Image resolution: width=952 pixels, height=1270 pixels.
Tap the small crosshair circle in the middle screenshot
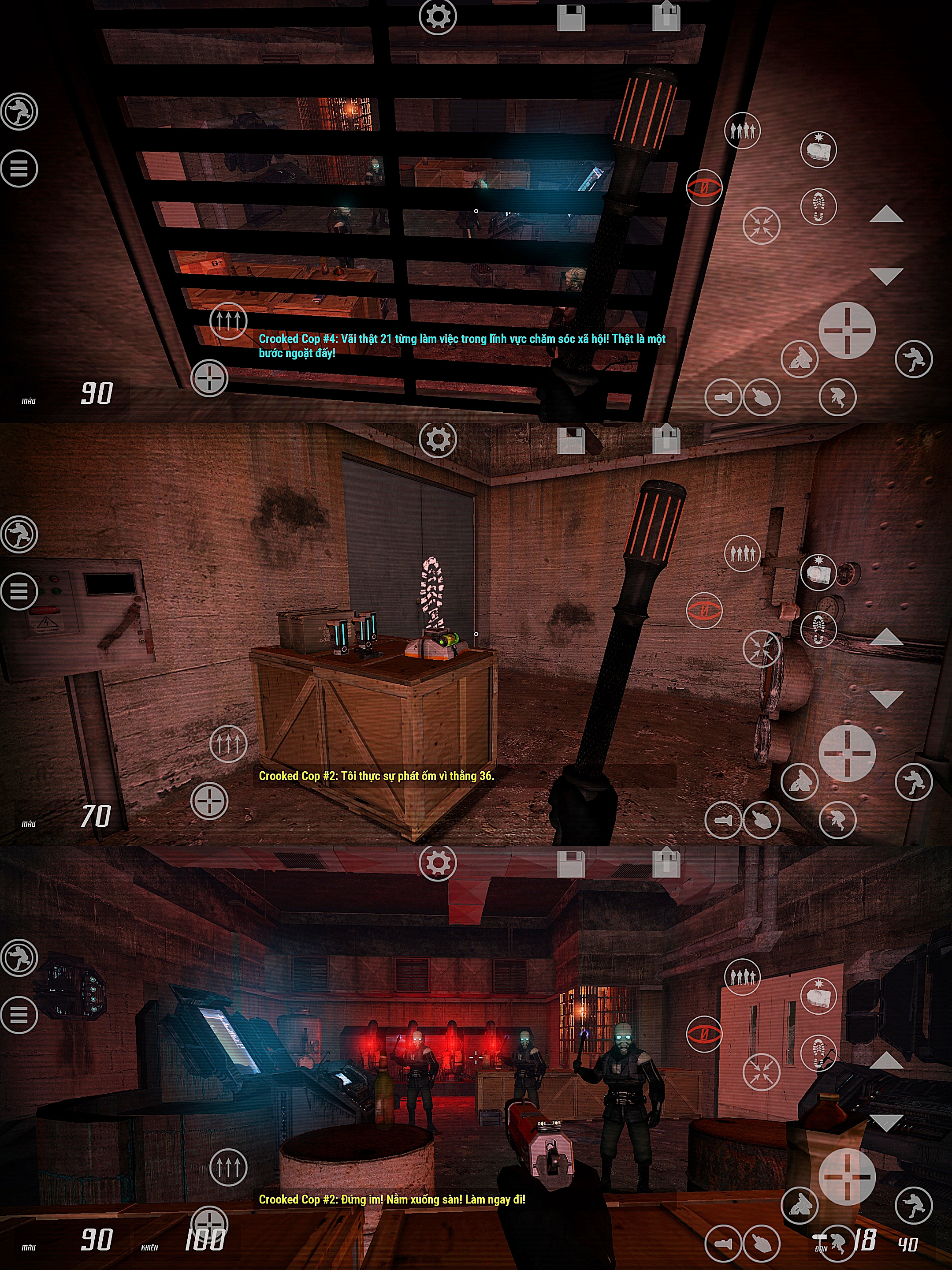(209, 801)
